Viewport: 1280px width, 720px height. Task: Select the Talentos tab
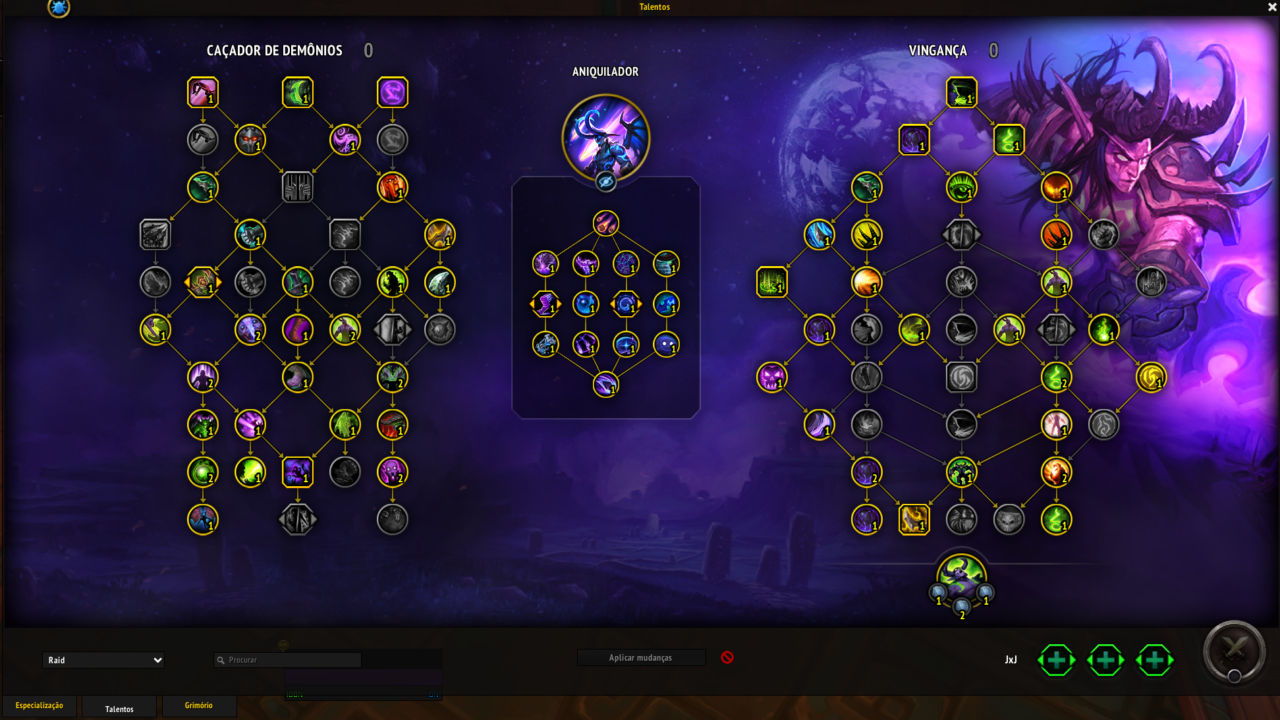tap(119, 708)
